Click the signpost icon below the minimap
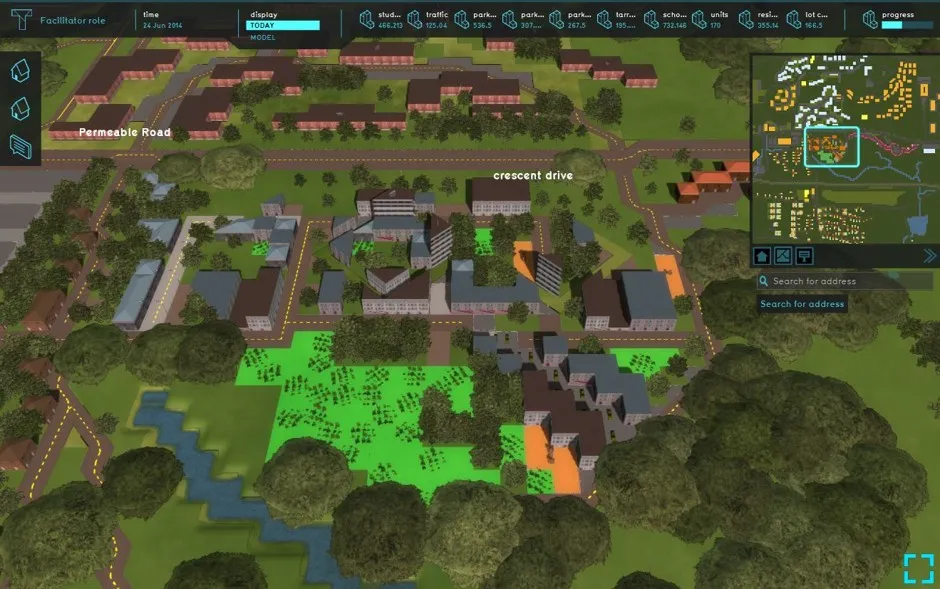Viewport: 940px width, 589px height. (804, 256)
